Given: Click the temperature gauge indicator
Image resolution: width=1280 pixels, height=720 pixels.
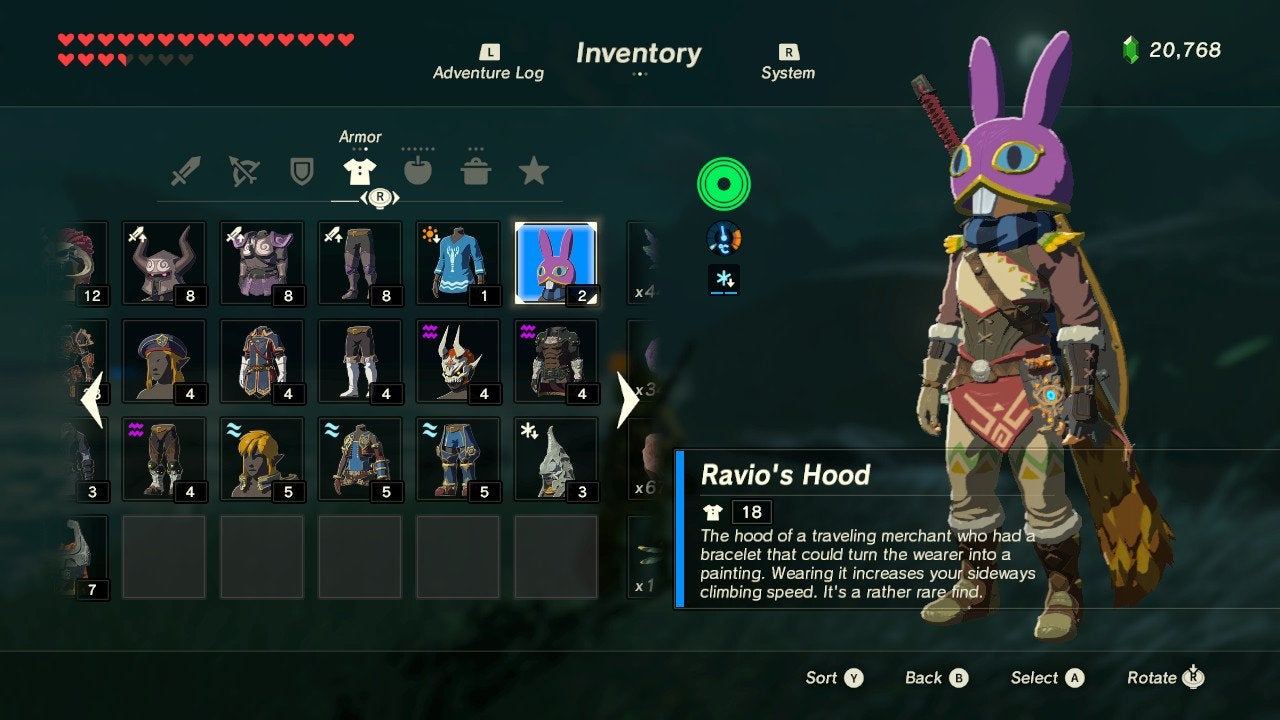Looking at the screenshot, I should coord(722,239).
